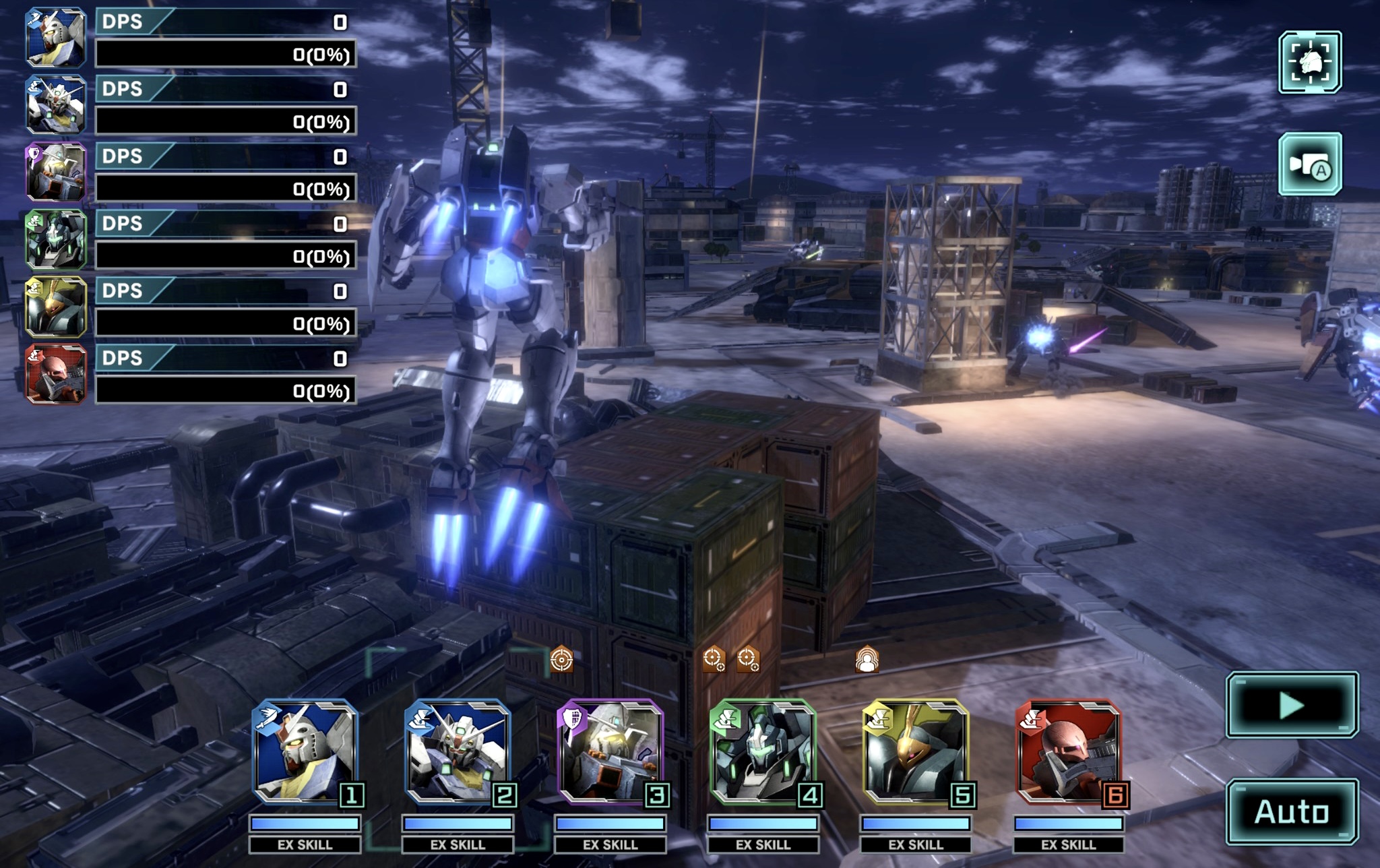The height and width of the screenshot is (868, 1380).
Task: Use EX SKILL under unit 6
Action: [1069, 844]
